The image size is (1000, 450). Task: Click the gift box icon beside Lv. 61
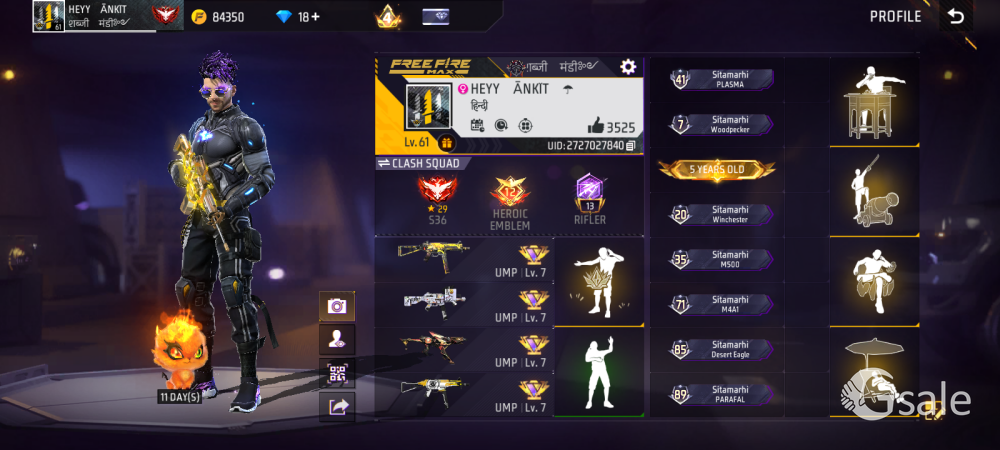pos(447,143)
